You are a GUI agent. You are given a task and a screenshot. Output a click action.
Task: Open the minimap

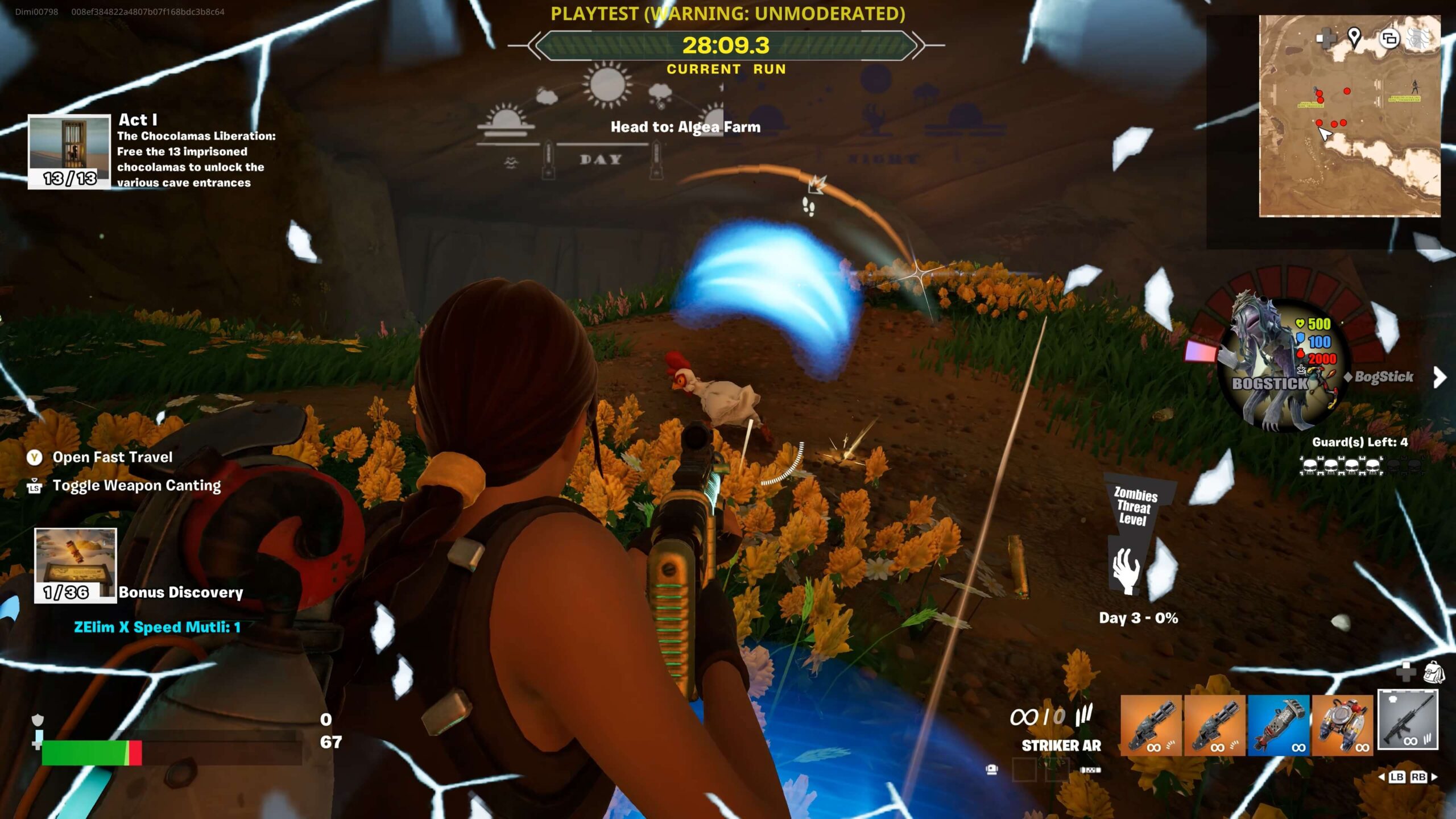1349,116
